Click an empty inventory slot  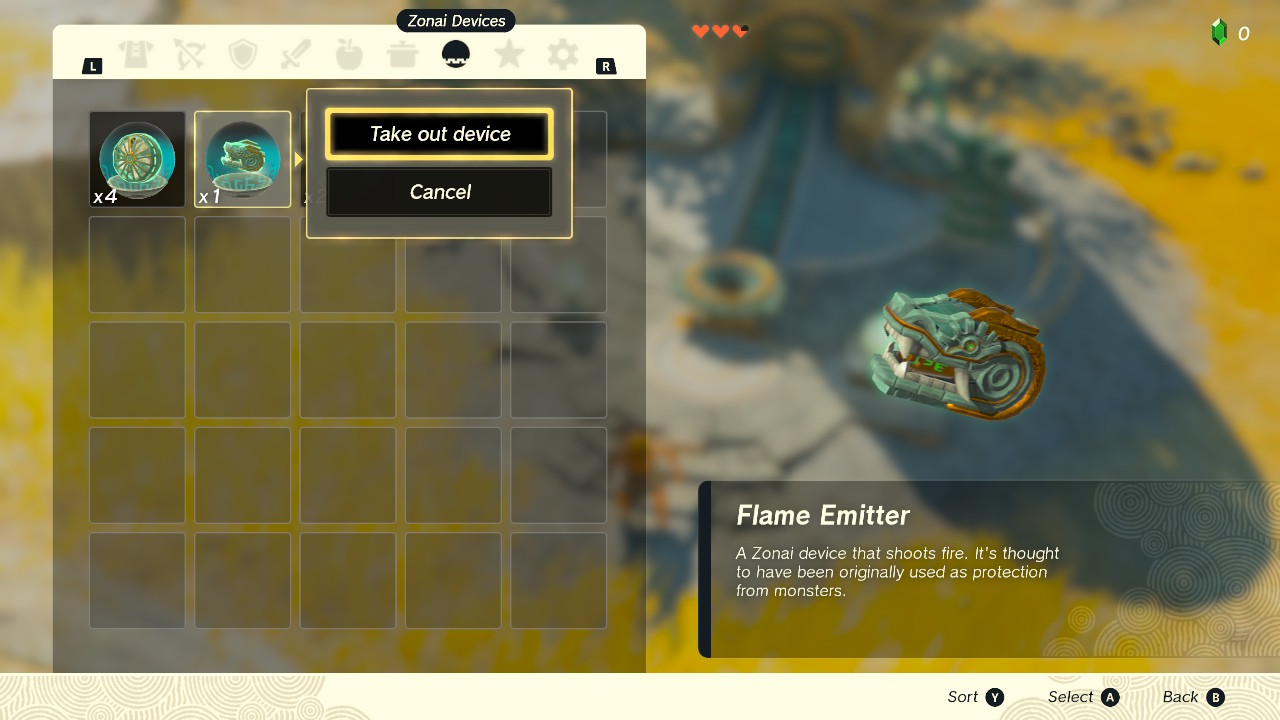[137, 264]
